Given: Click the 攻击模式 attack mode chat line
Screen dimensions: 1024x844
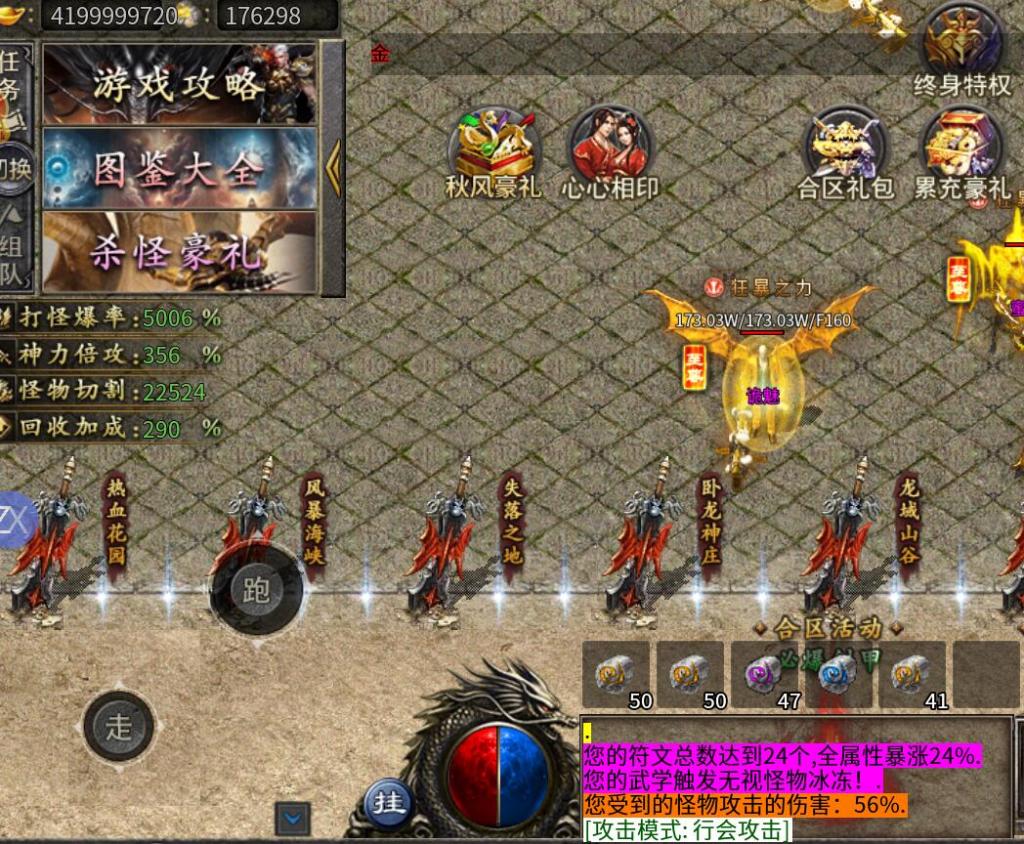Looking at the screenshot, I should (x=686, y=830).
